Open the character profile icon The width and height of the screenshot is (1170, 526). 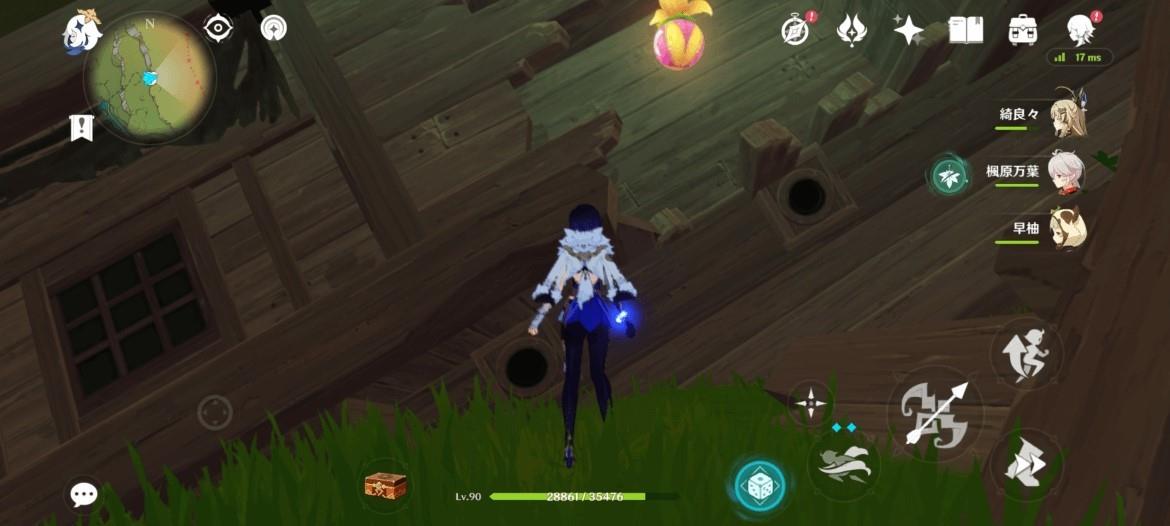pos(1081,30)
